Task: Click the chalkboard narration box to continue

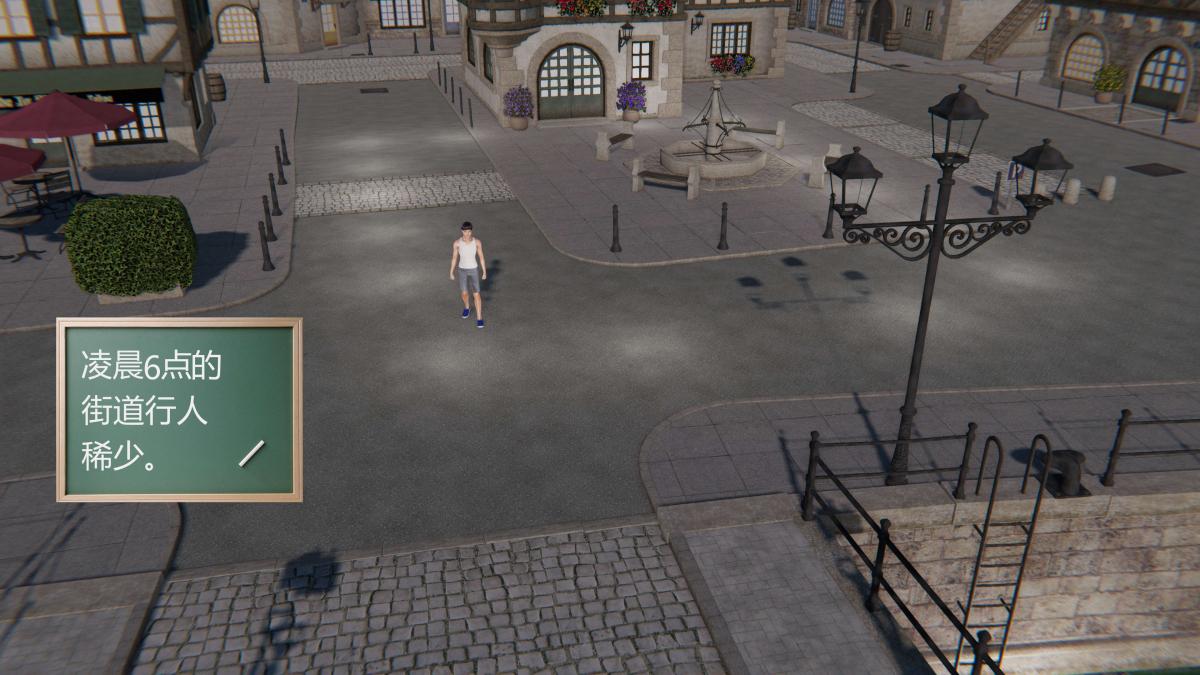Action: click(179, 409)
